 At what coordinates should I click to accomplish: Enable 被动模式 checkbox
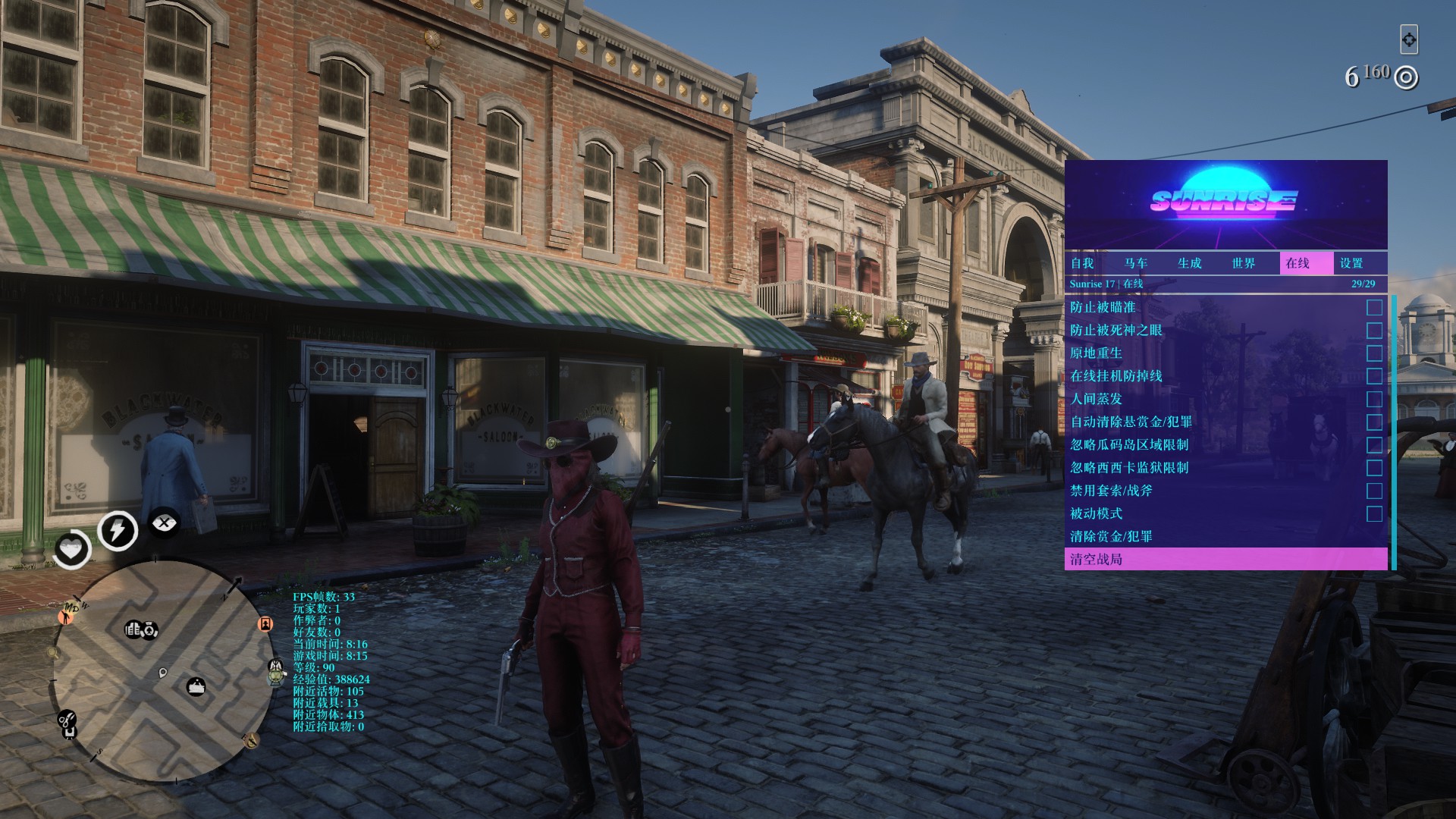click(1374, 513)
